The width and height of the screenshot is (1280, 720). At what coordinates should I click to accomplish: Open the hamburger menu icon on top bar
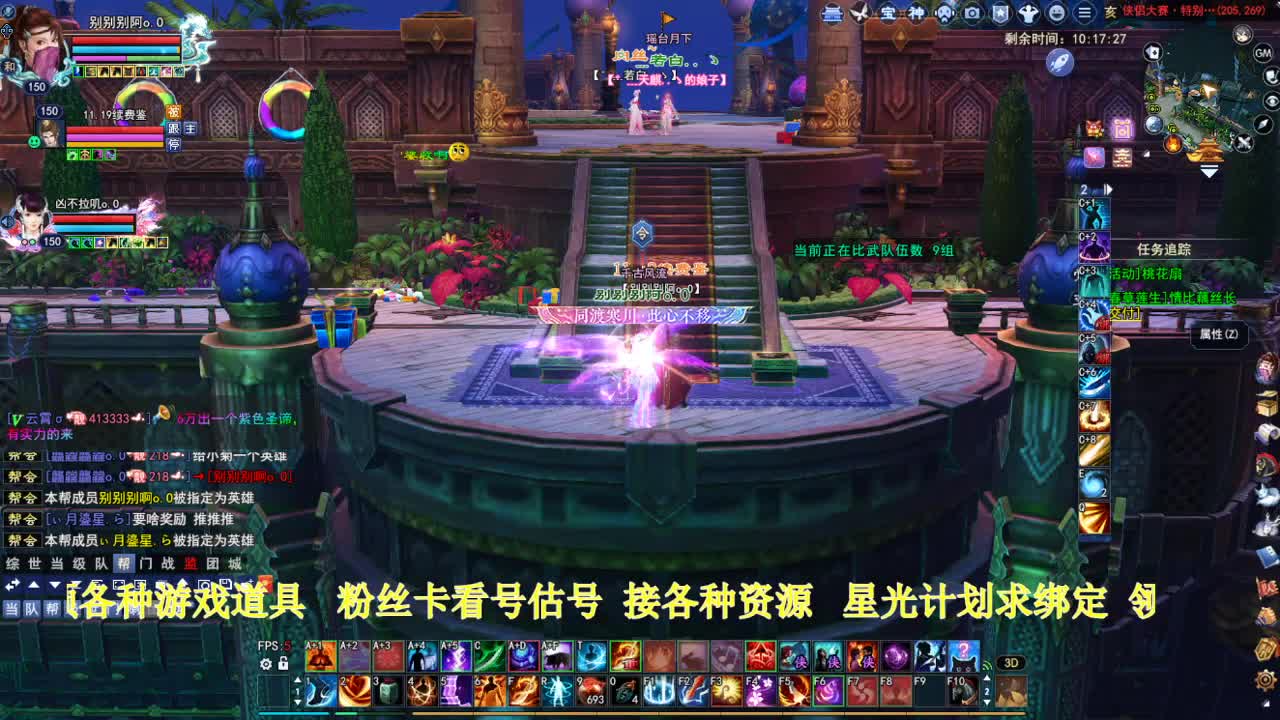pyautogui.click(x=1085, y=13)
